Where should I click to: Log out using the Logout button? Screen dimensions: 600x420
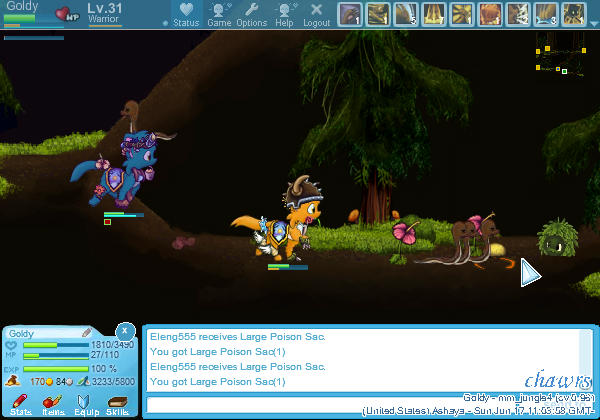316,14
